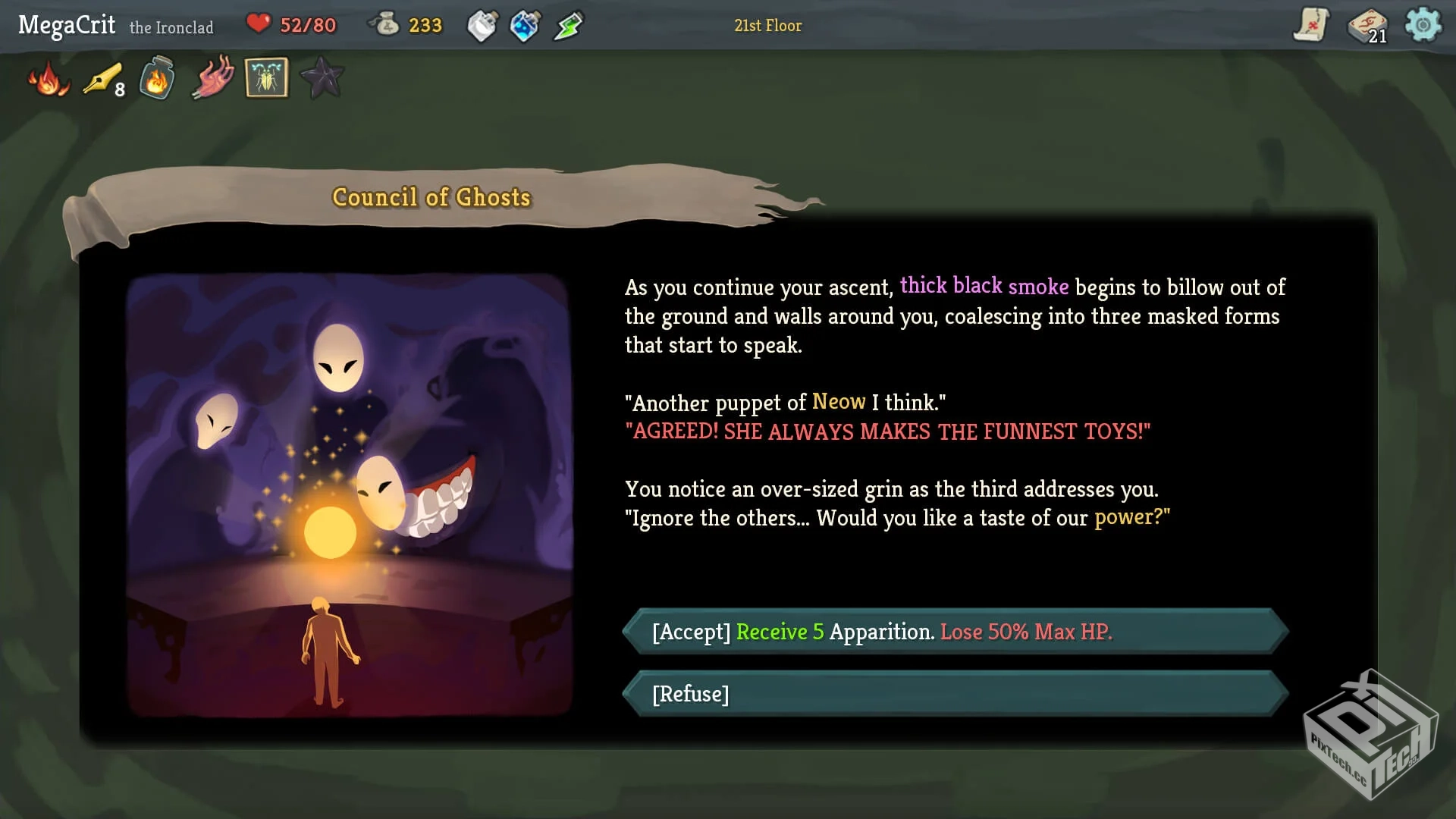Accept the ghosts' offer of 5 Apparition
The width and height of the screenshot is (1456, 819).
coord(955,632)
